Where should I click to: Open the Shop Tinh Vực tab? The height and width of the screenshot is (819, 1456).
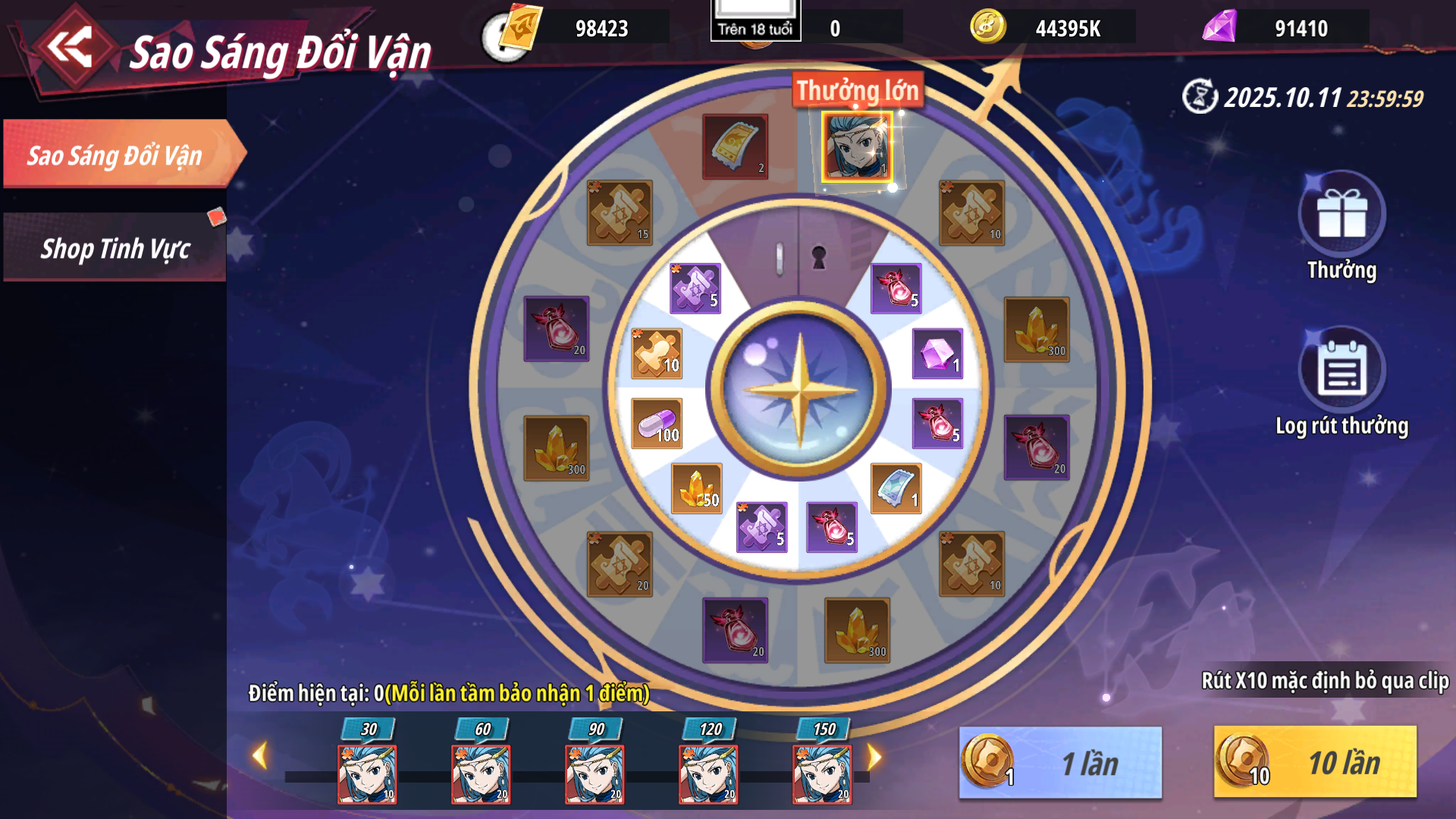[115, 248]
